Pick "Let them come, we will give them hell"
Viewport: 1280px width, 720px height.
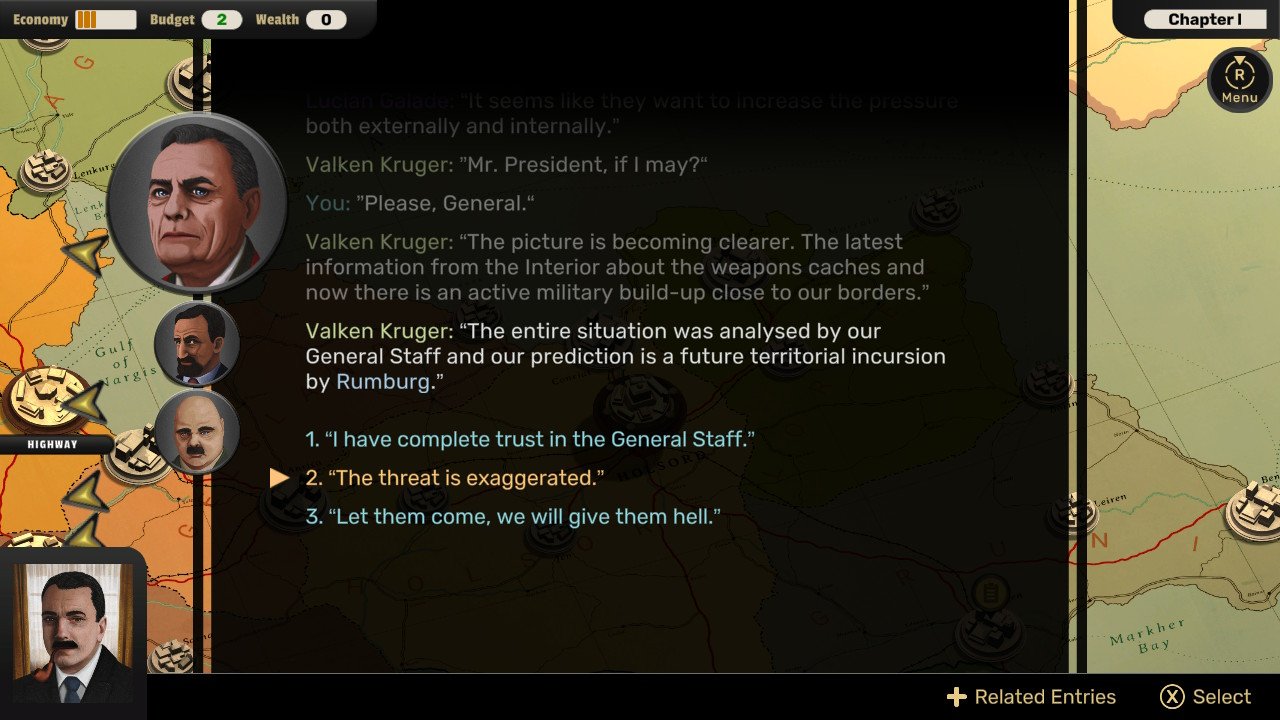click(x=513, y=517)
